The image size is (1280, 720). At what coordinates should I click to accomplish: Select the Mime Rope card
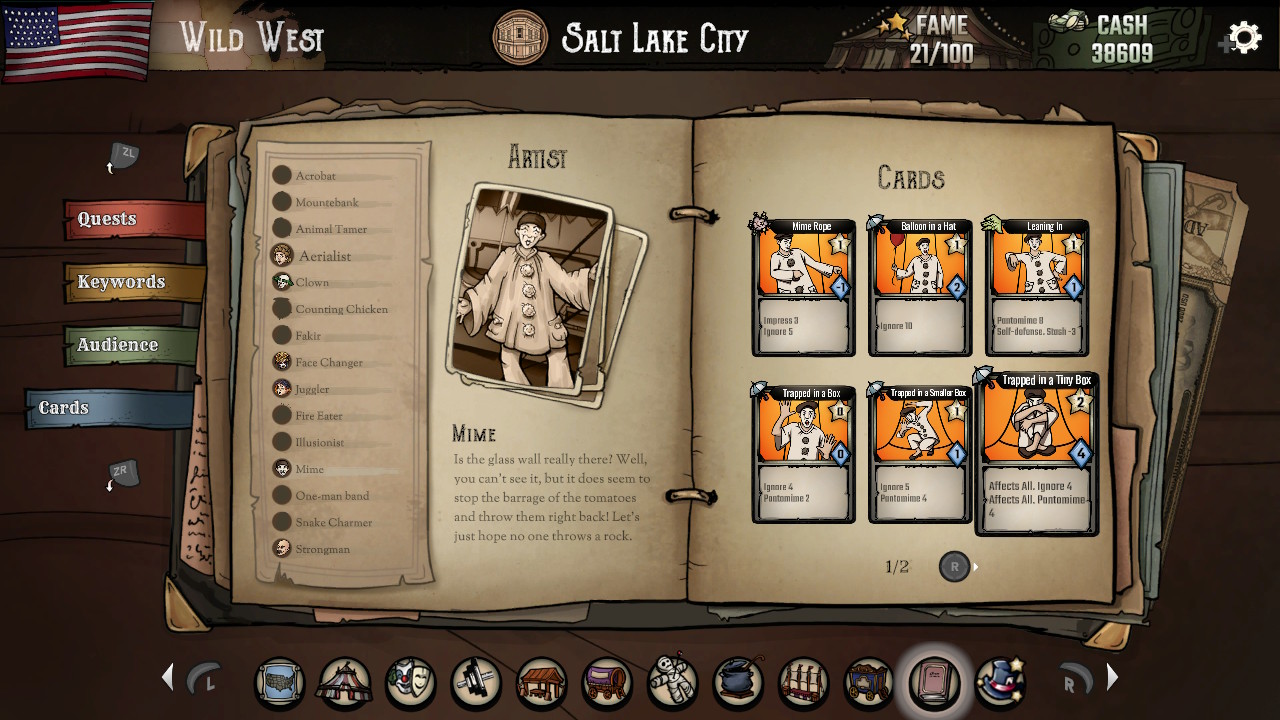(803, 287)
